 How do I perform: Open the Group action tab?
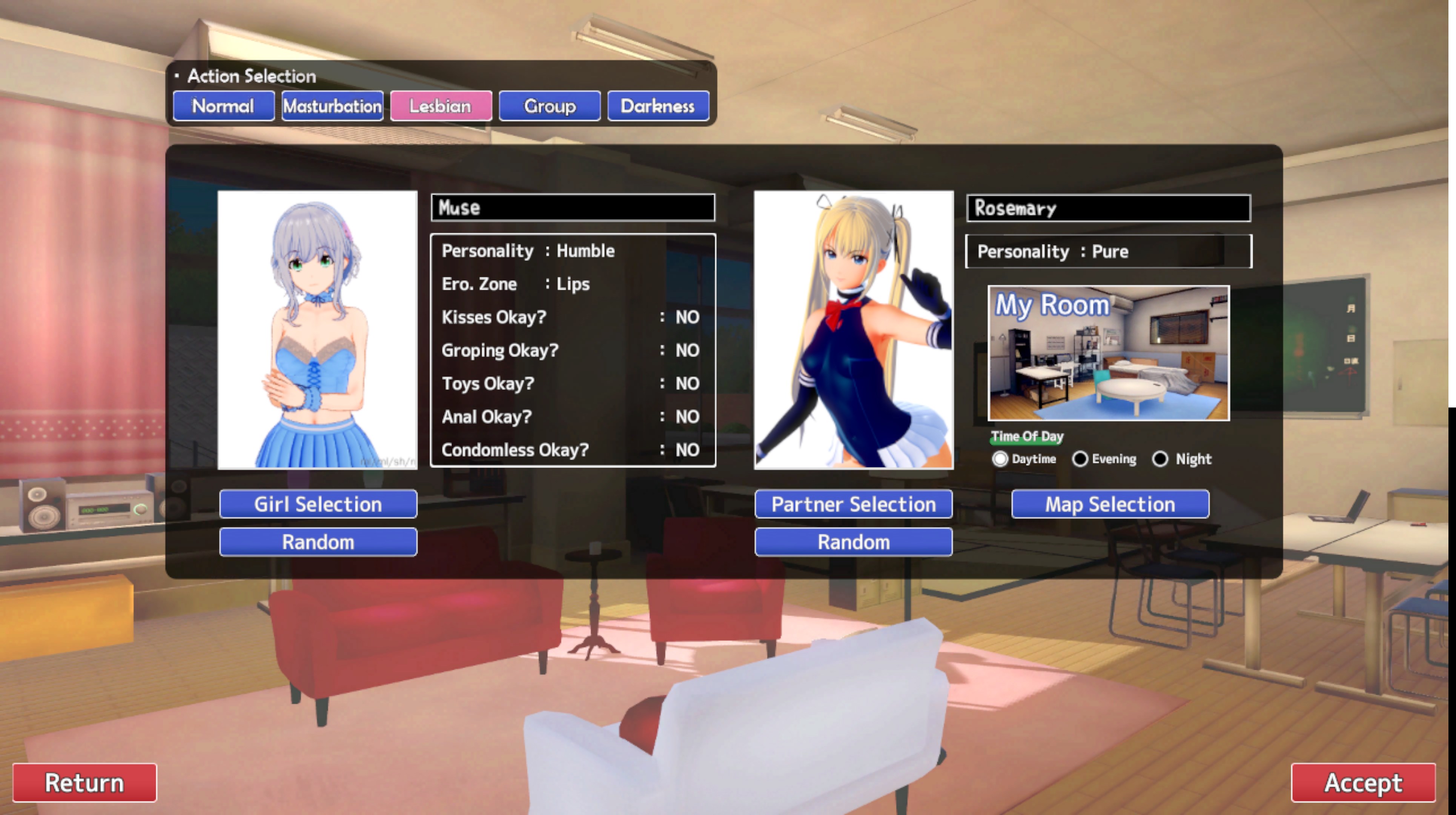tap(549, 106)
